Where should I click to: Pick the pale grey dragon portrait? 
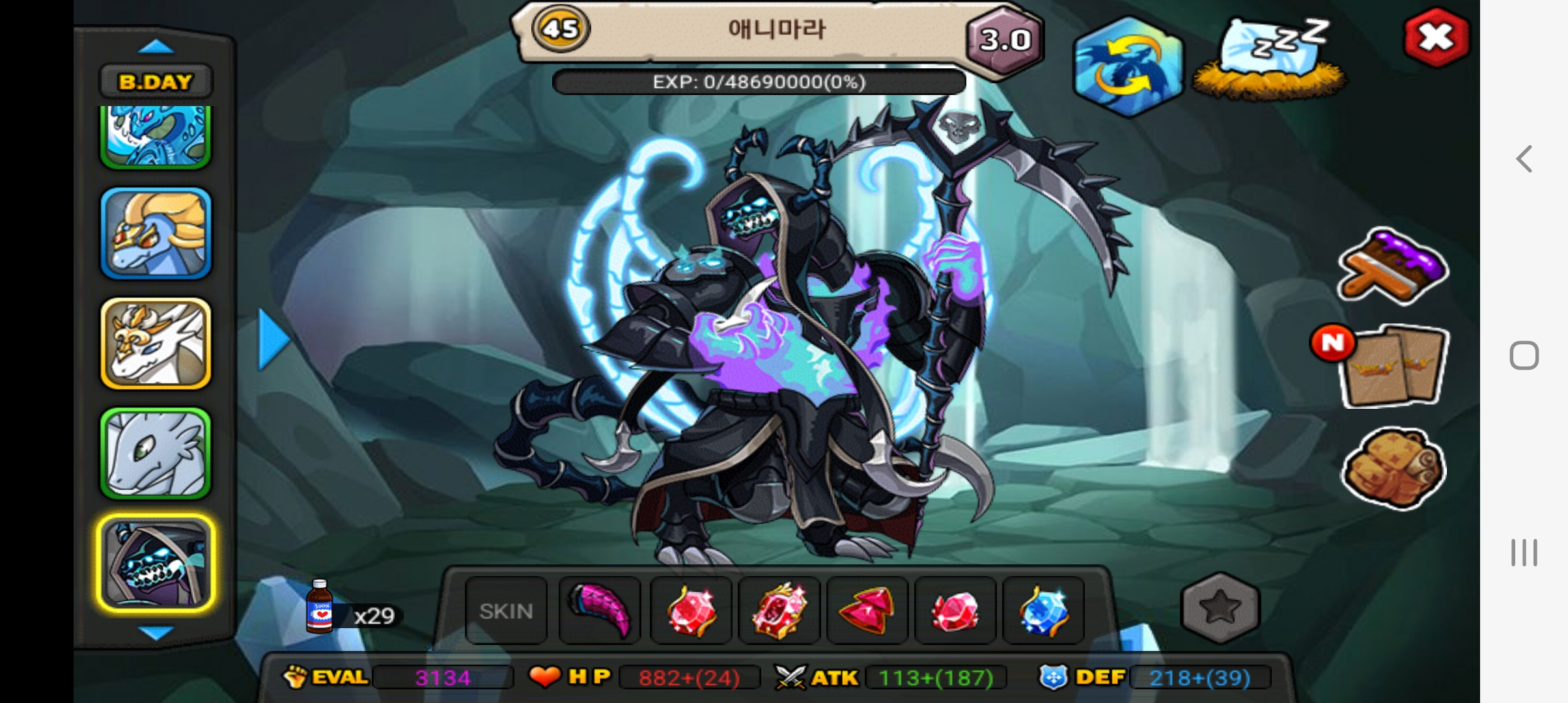click(156, 453)
